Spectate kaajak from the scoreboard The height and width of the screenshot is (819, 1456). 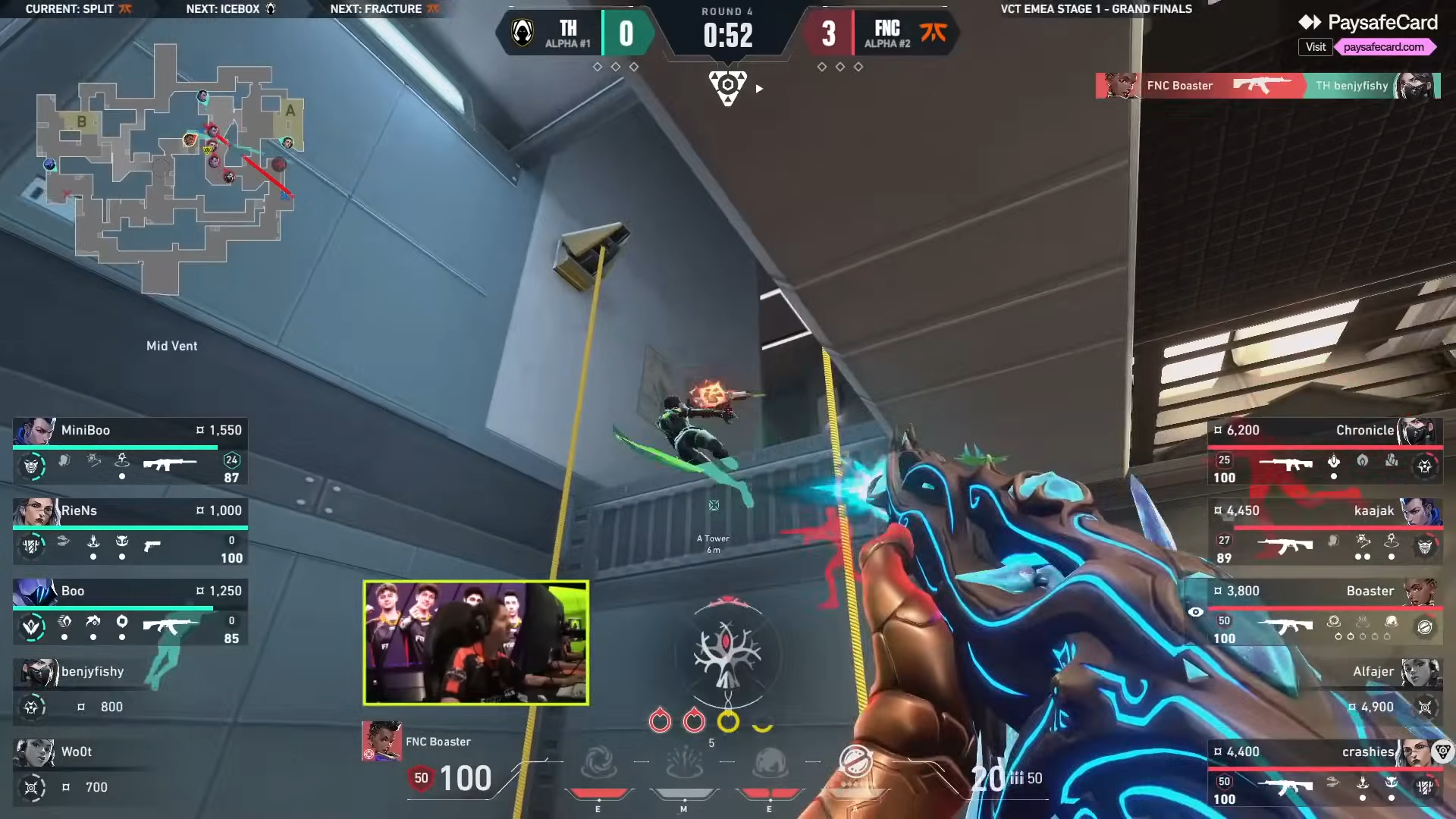point(1323,532)
